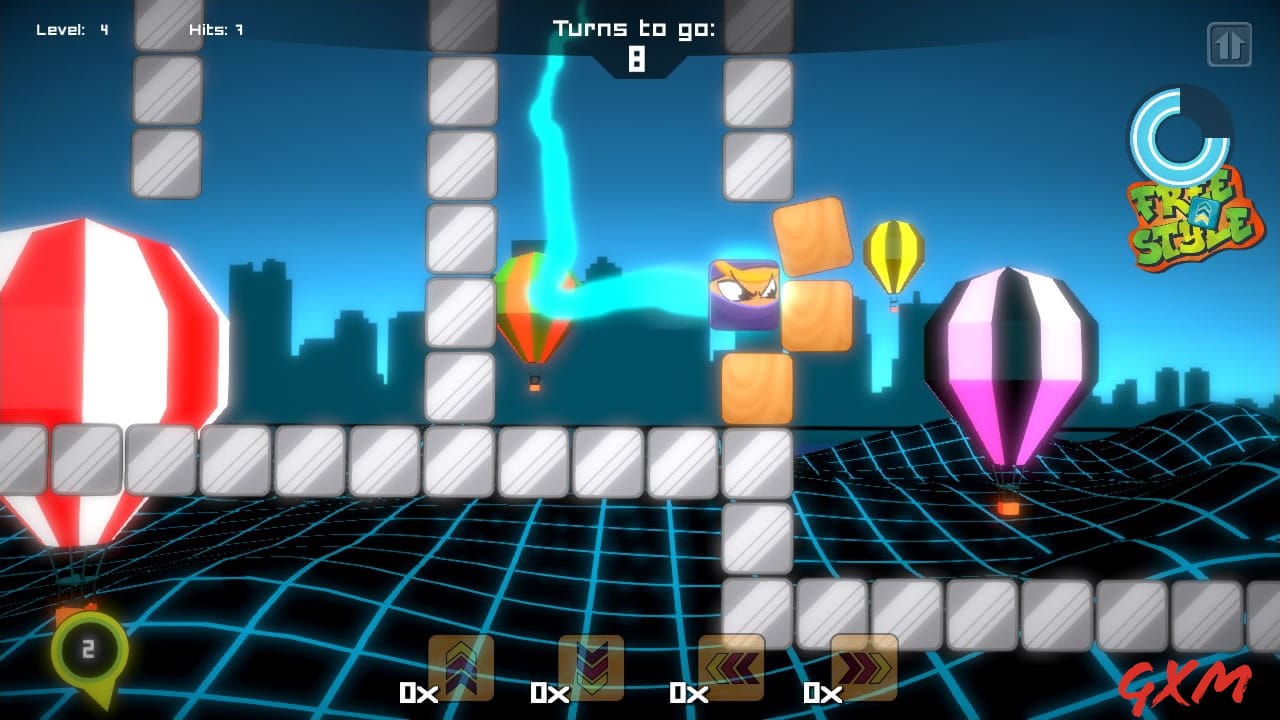Toggle the yellow marker showing 2
Image resolution: width=1280 pixels, height=720 pixels.
pos(86,647)
